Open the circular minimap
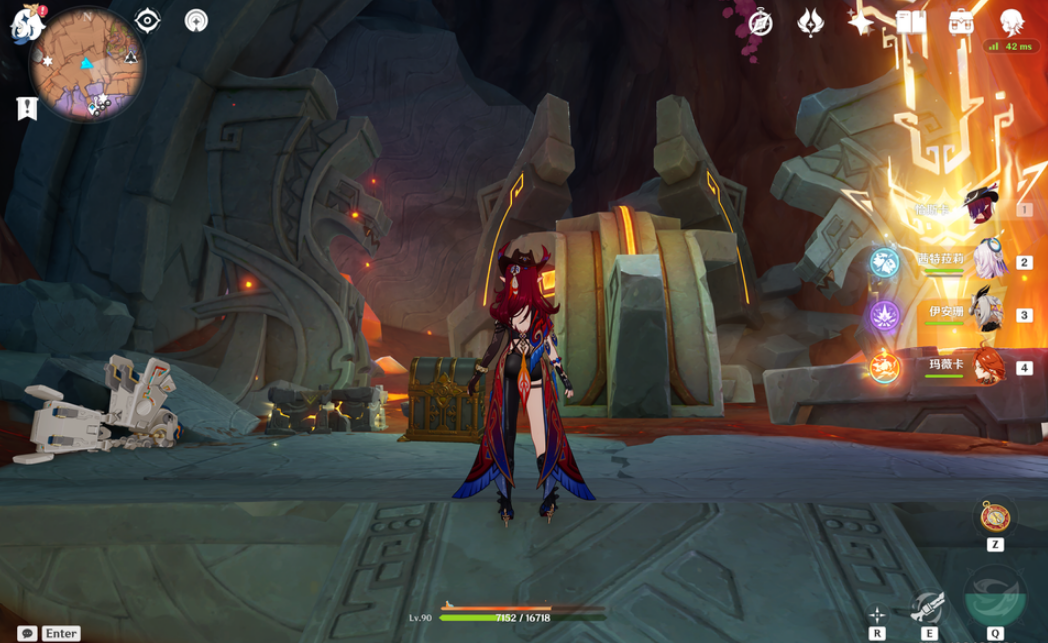Viewport: 1048px width, 643px height. (x=88, y=62)
